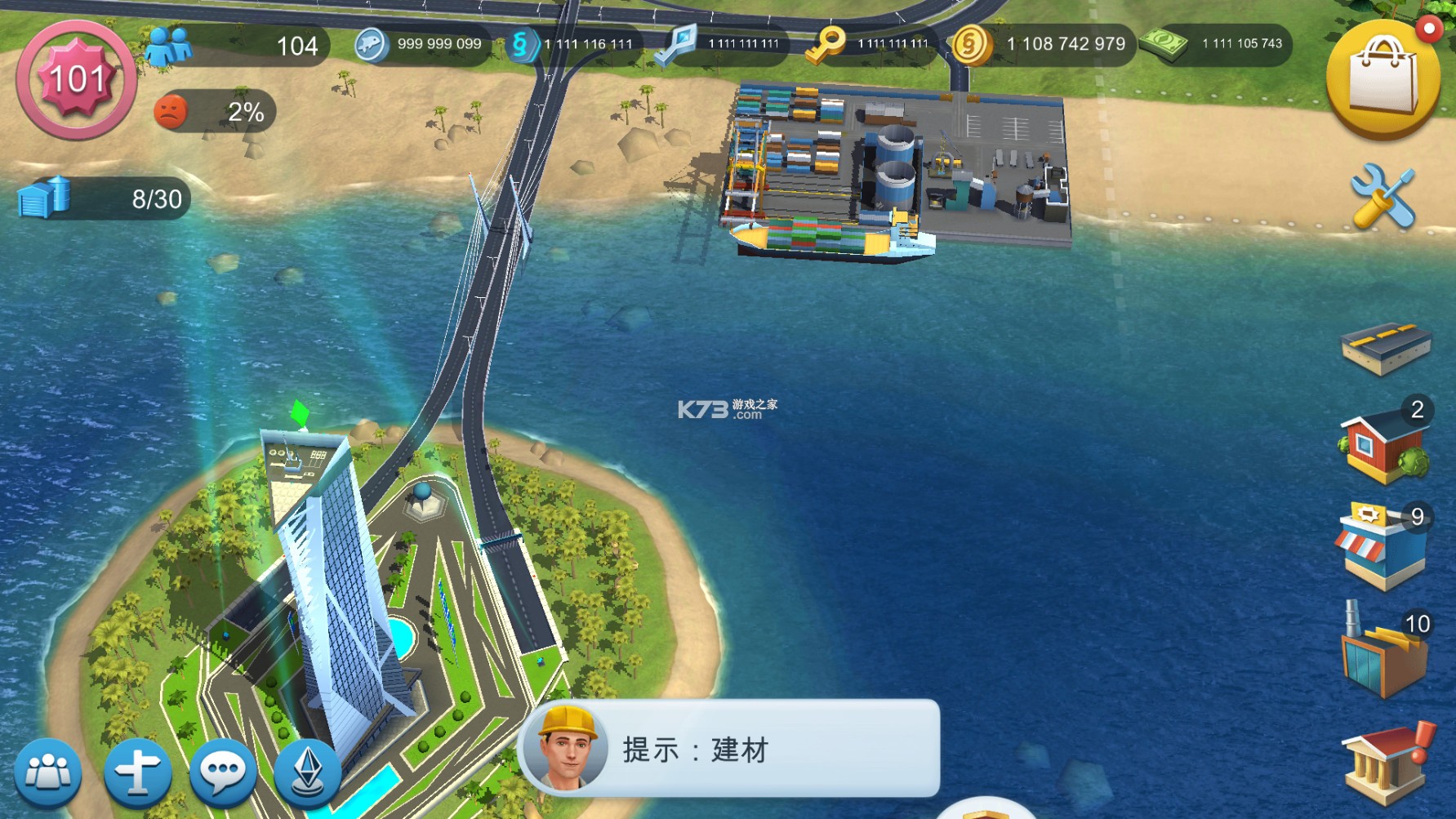
Task: Open the residential house build menu
Action: click(1383, 444)
